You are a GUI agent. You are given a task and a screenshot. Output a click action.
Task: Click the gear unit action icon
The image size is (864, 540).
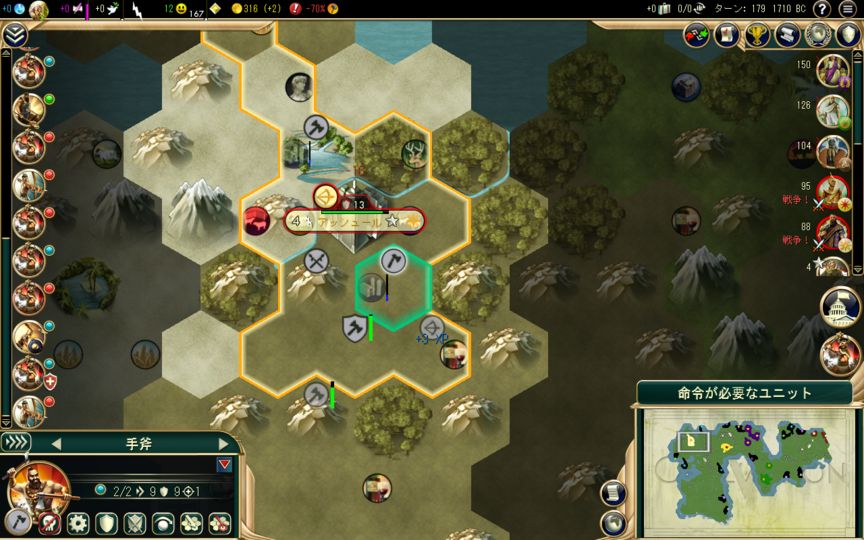point(78,523)
